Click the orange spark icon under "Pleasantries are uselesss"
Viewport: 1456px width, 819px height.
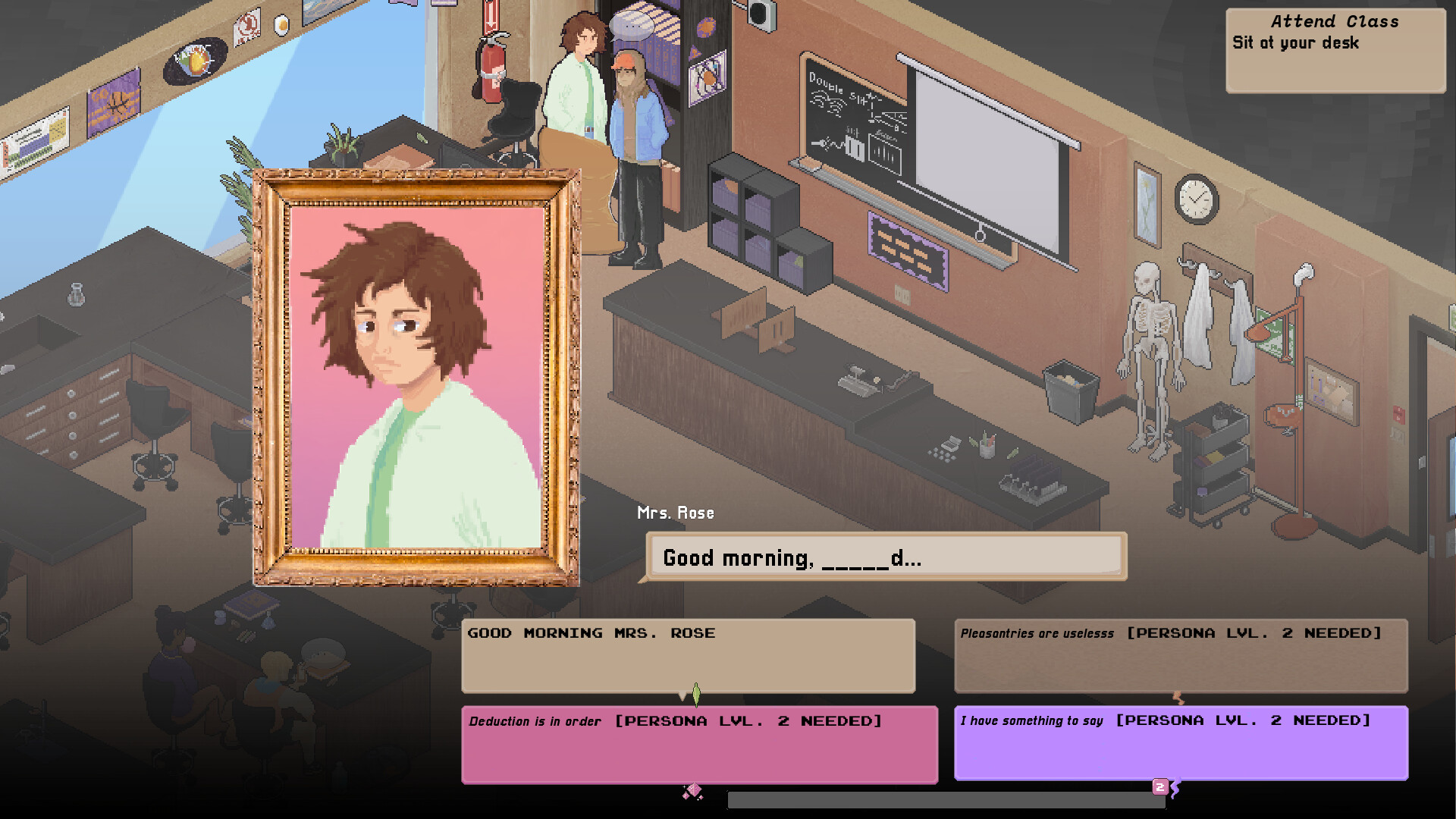tap(1176, 698)
